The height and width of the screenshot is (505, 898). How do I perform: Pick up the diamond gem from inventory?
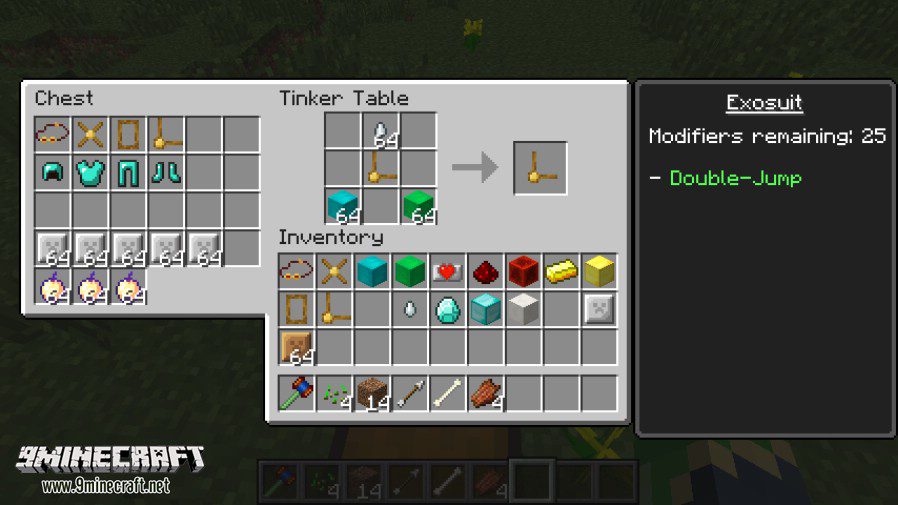(448, 310)
